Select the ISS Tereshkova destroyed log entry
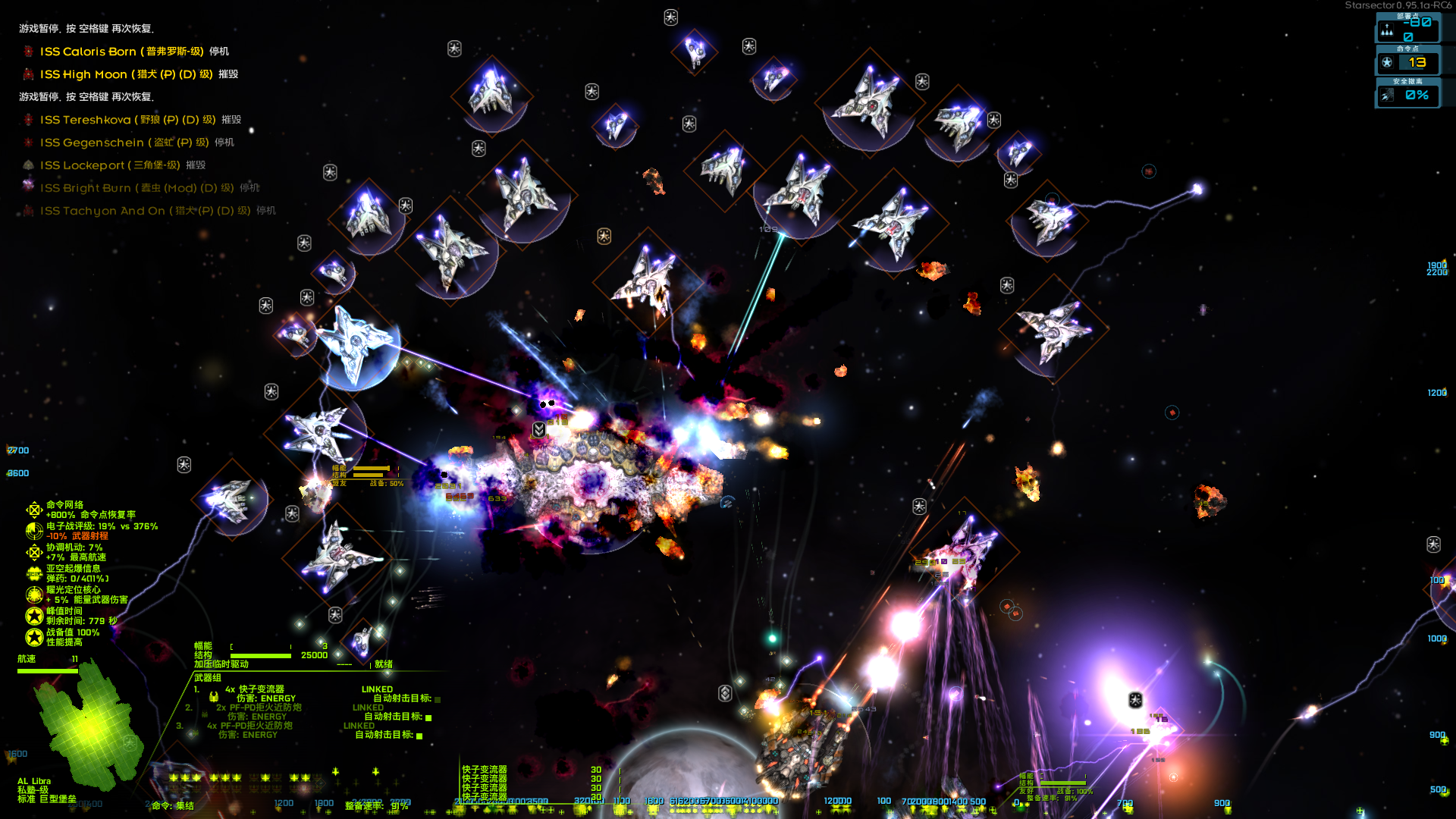The image size is (1456, 819). (x=127, y=120)
